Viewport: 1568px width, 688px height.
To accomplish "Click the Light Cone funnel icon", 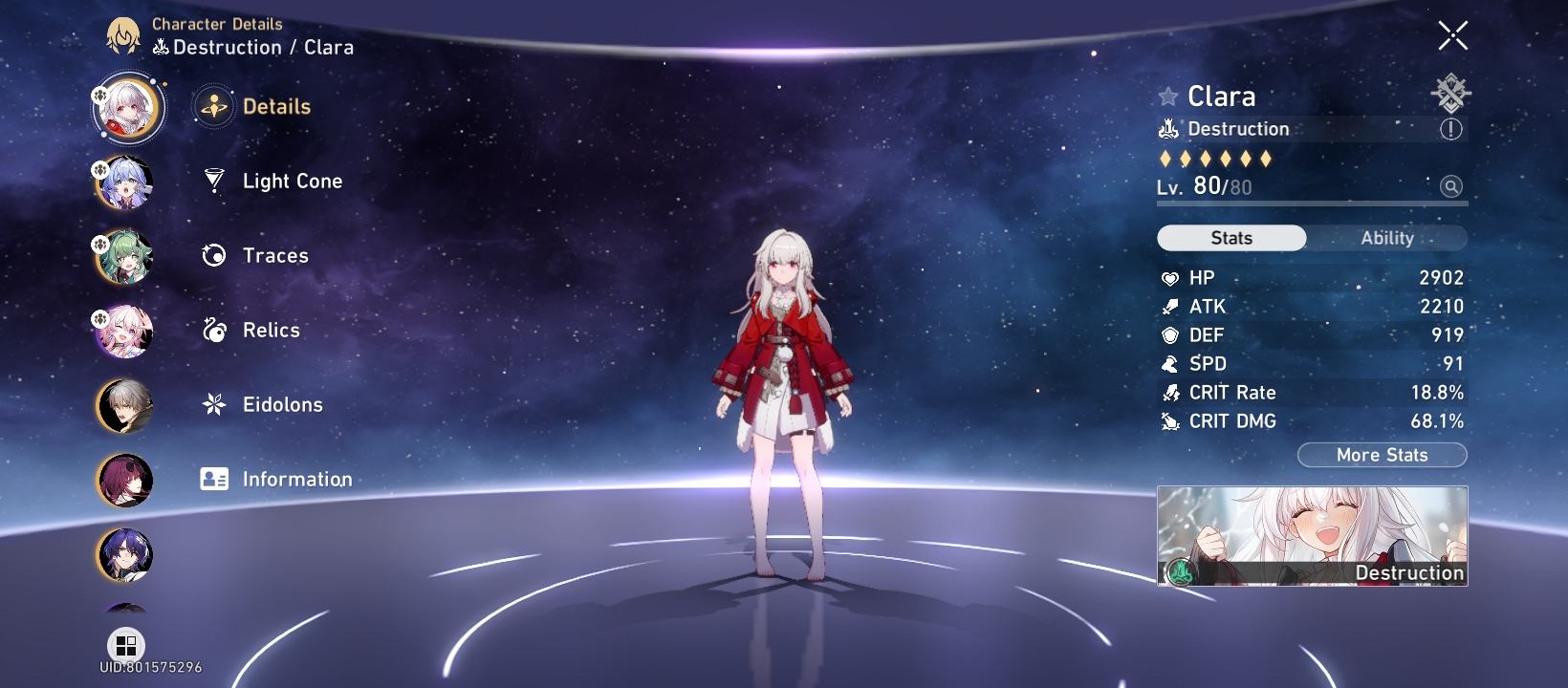I will [x=212, y=181].
